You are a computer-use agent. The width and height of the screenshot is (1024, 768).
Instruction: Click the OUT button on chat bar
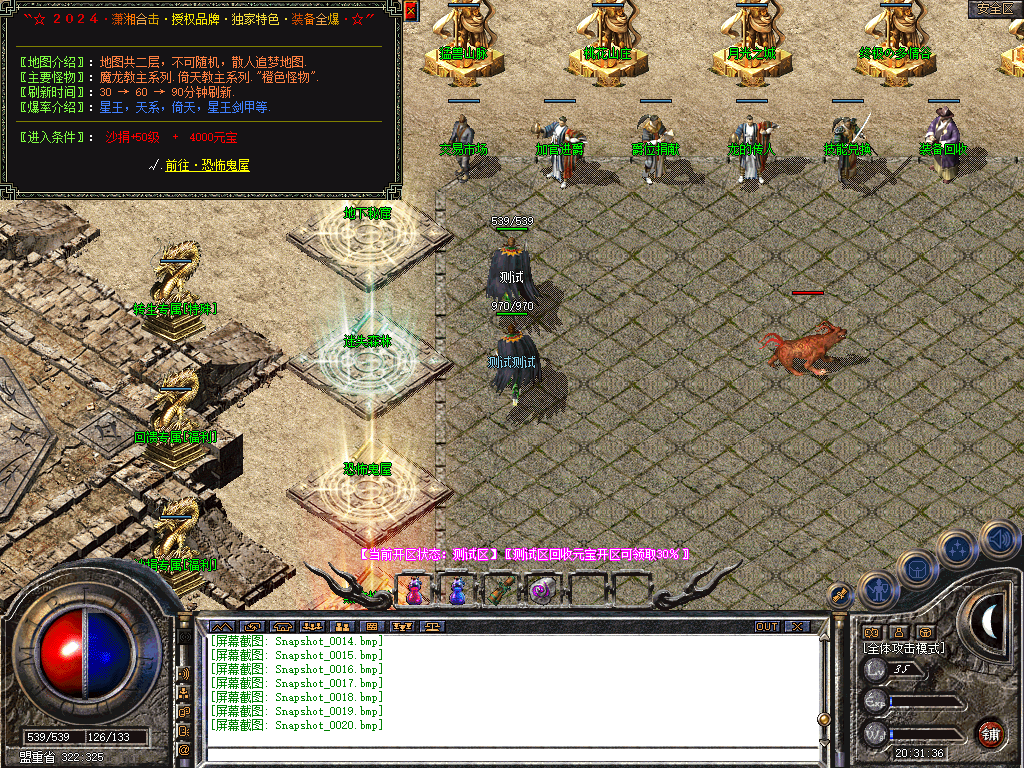click(x=767, y=627)
